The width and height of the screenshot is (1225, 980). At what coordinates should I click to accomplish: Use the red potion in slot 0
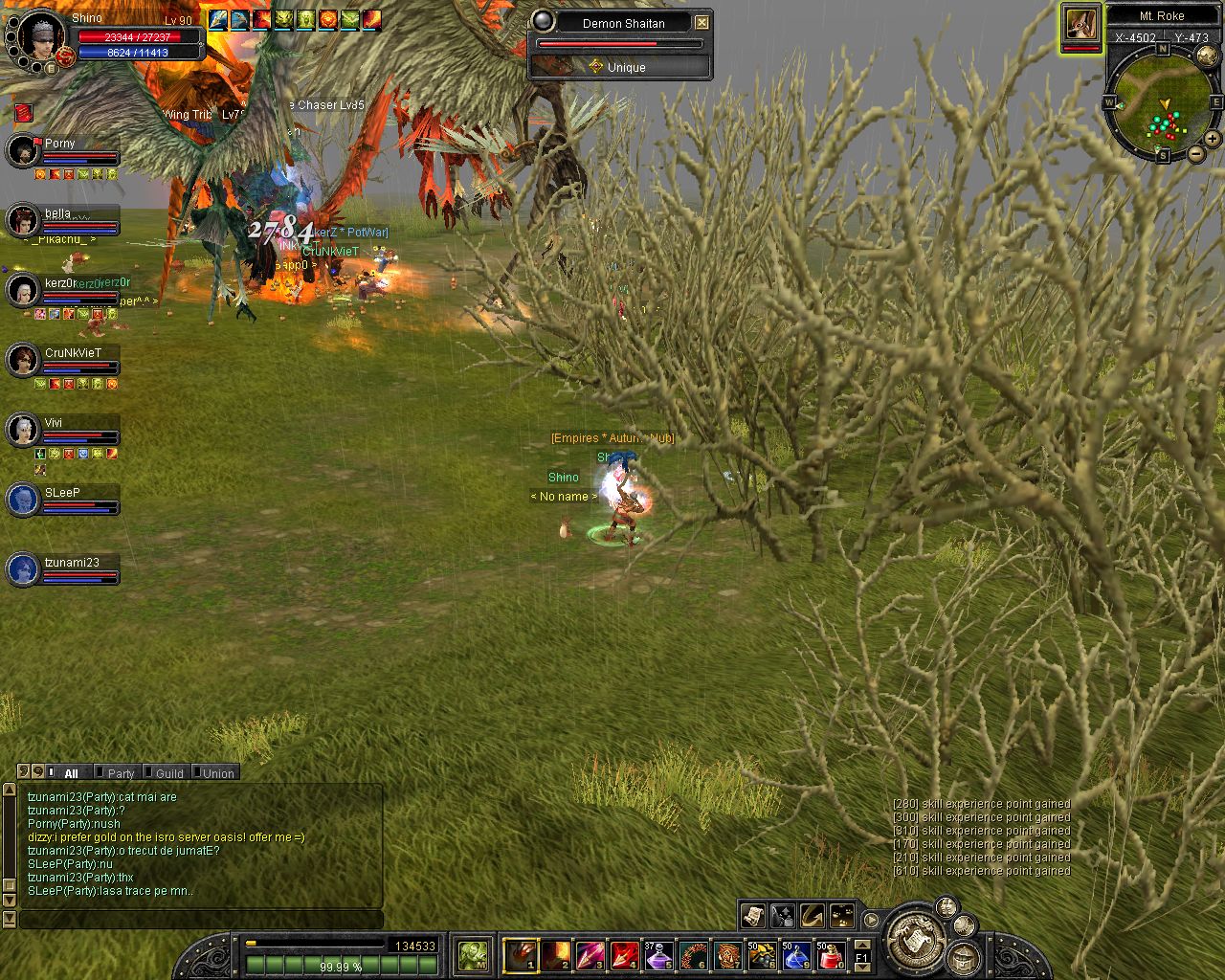pos(831,955)
